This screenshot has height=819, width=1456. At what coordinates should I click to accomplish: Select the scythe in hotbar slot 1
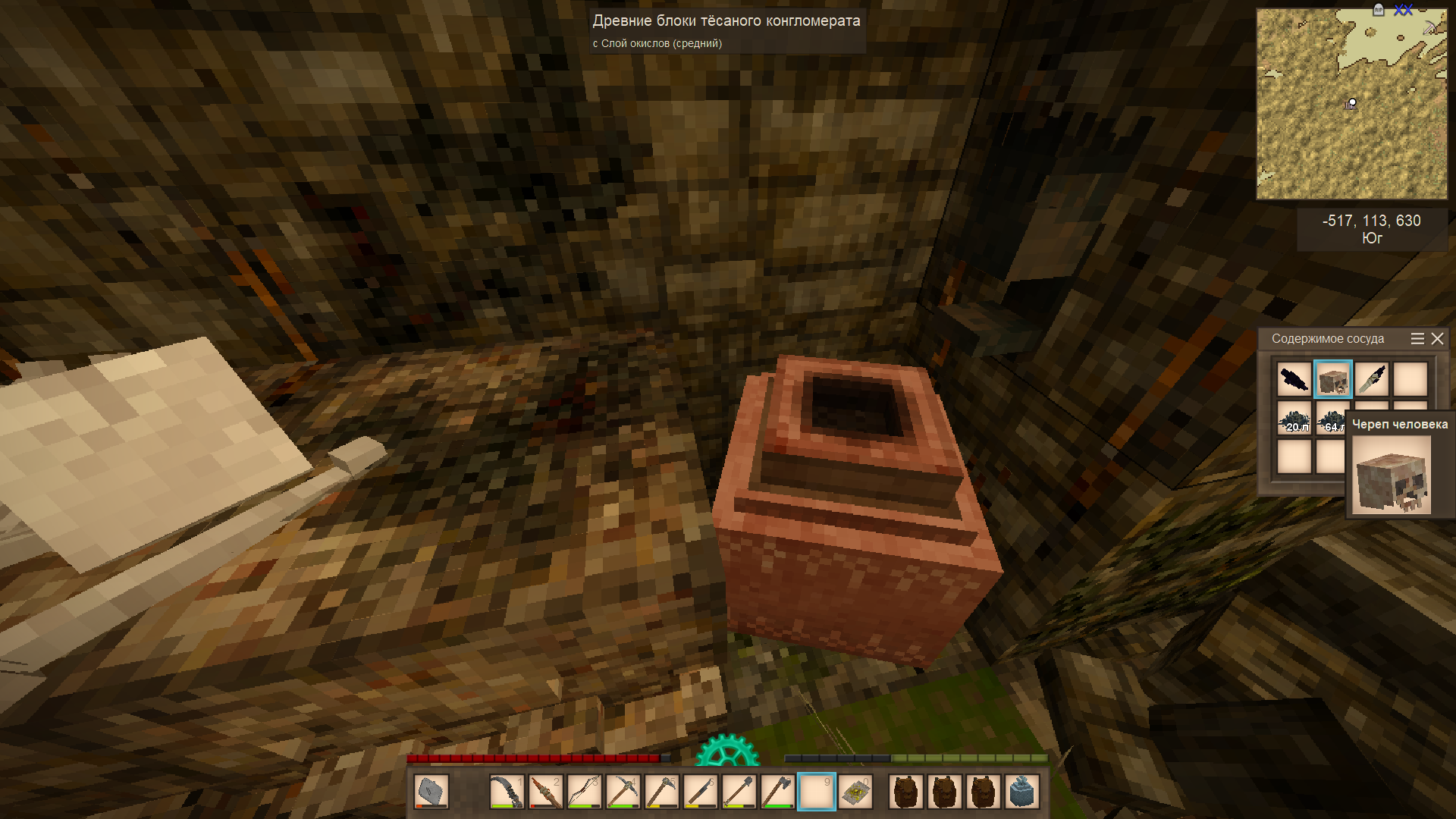[507, 792]
